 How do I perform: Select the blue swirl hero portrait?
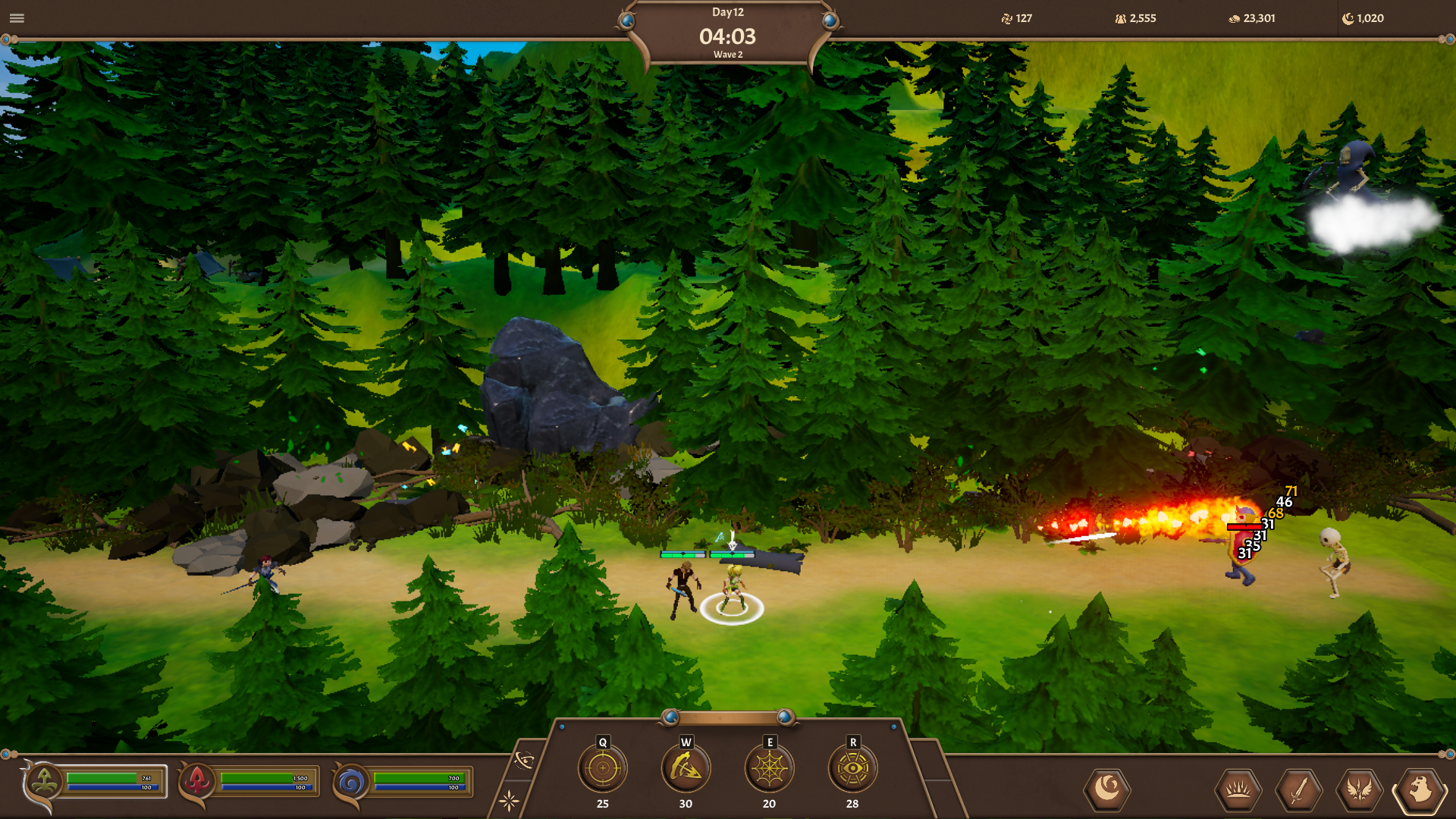coord(351,781)
